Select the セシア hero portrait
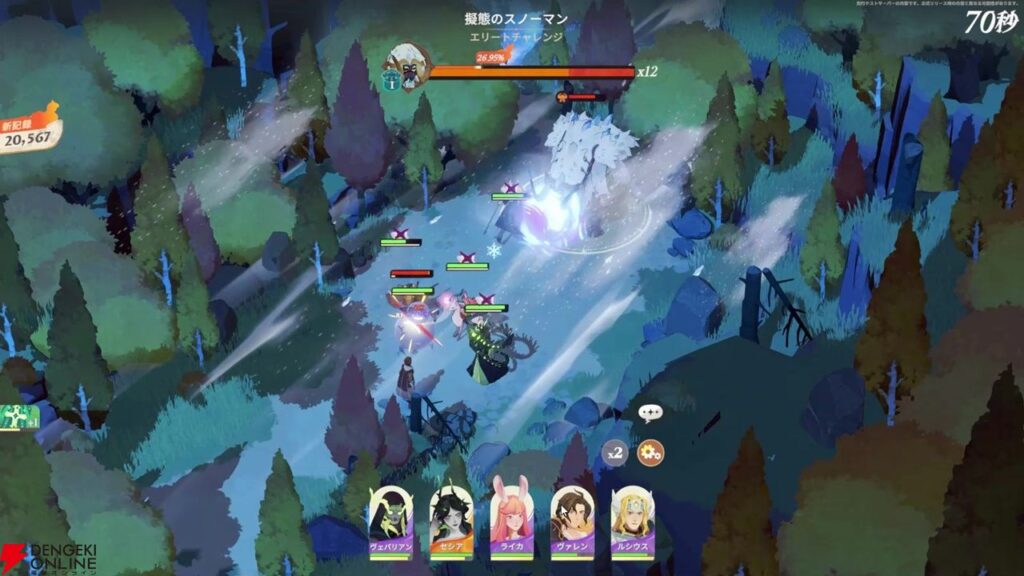 pos(451,521)
